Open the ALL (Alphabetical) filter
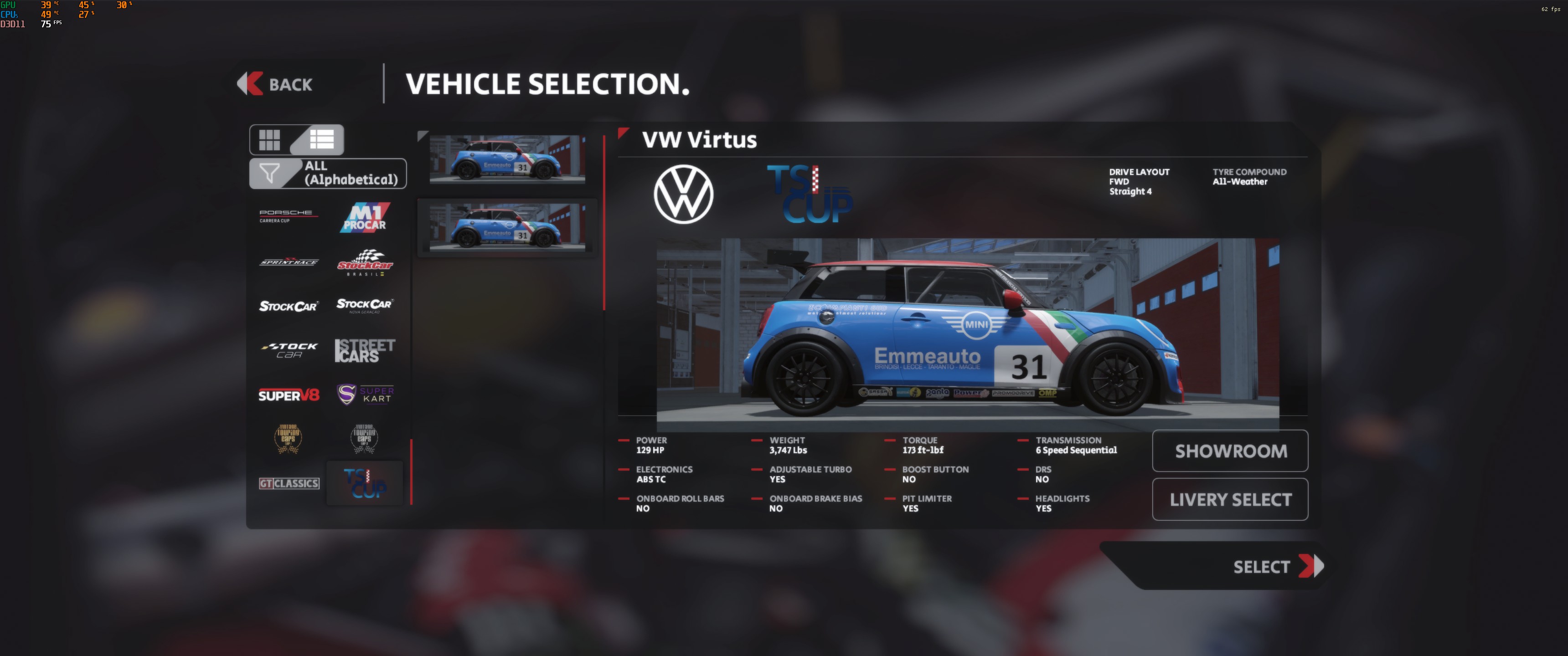1568x656 pixels. [328, 174]
